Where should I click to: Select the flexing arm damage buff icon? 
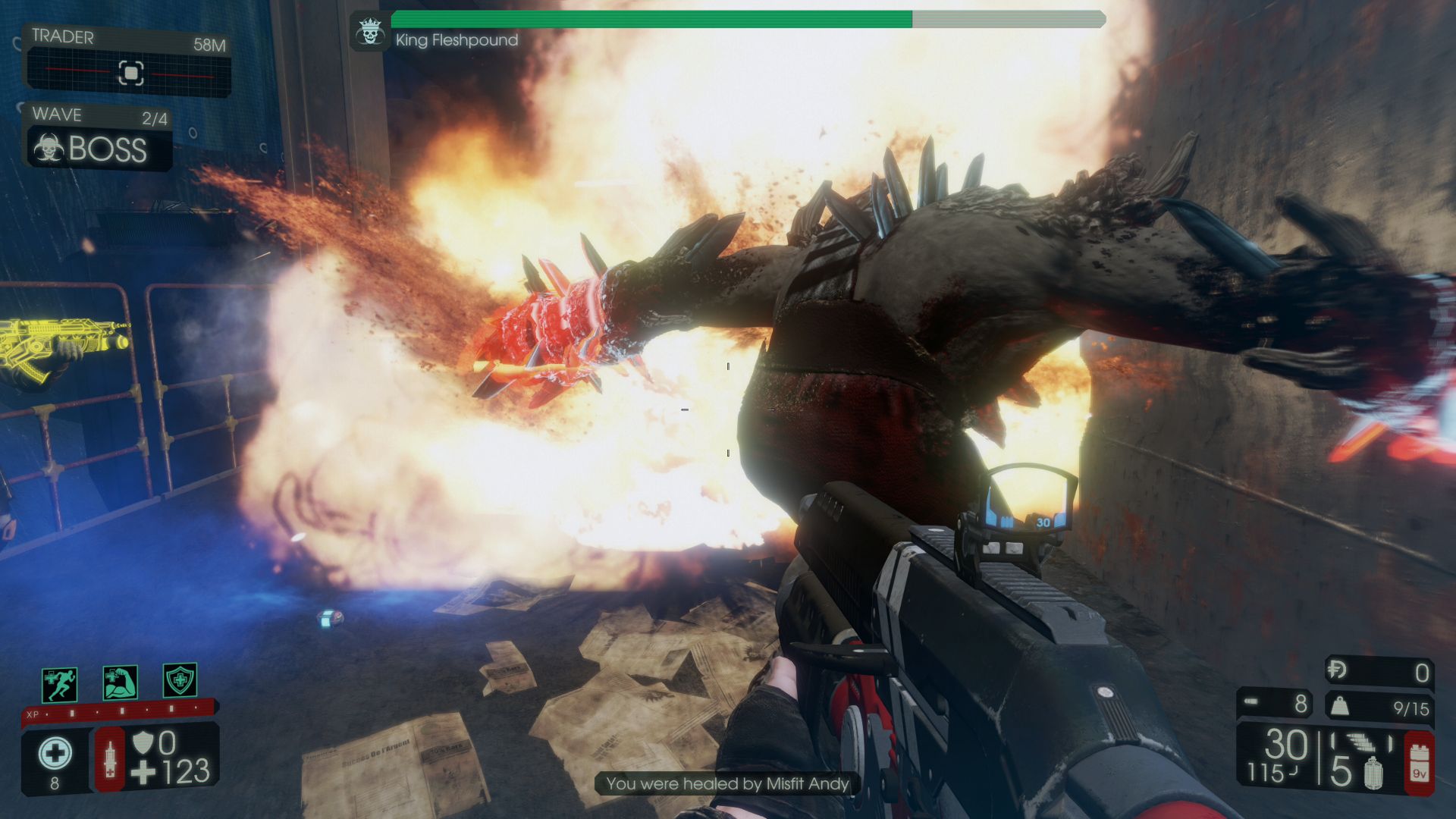click(x=120, y=682)
